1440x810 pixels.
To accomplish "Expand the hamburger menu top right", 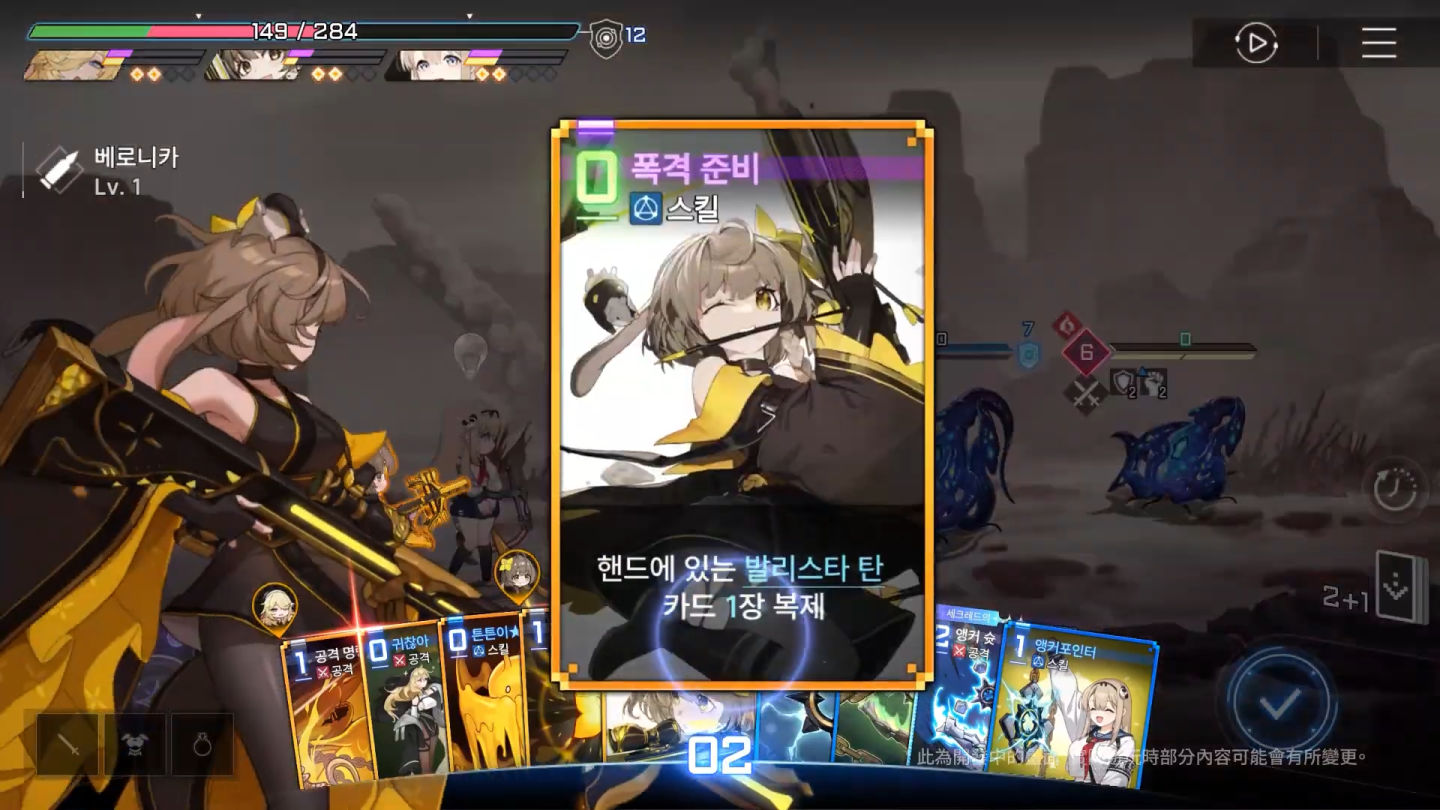I will click(1378, 44).
